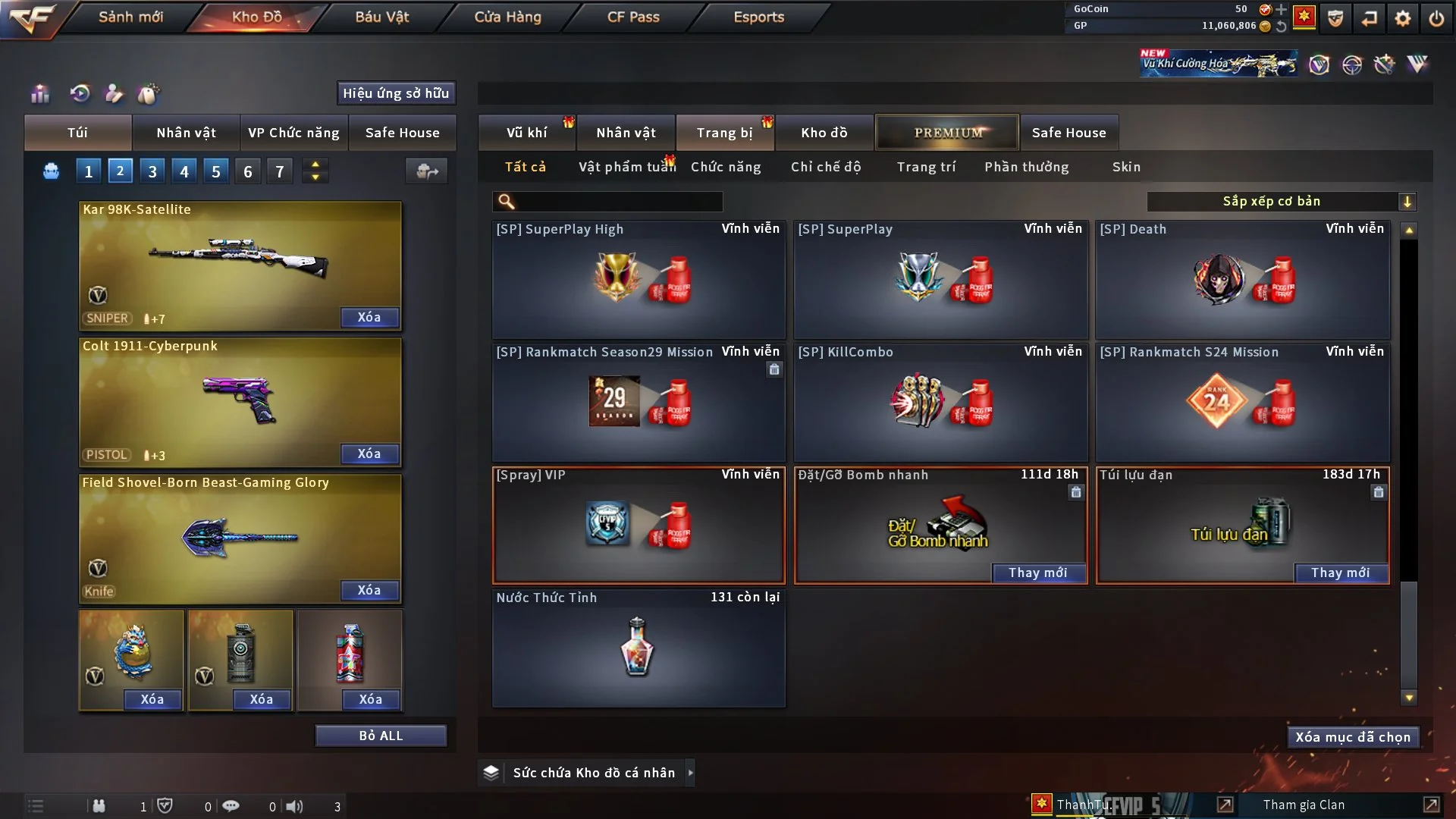
Task: Remove the Kar 98K-Satellite with Xóa
Action: (x=369, y=317)
